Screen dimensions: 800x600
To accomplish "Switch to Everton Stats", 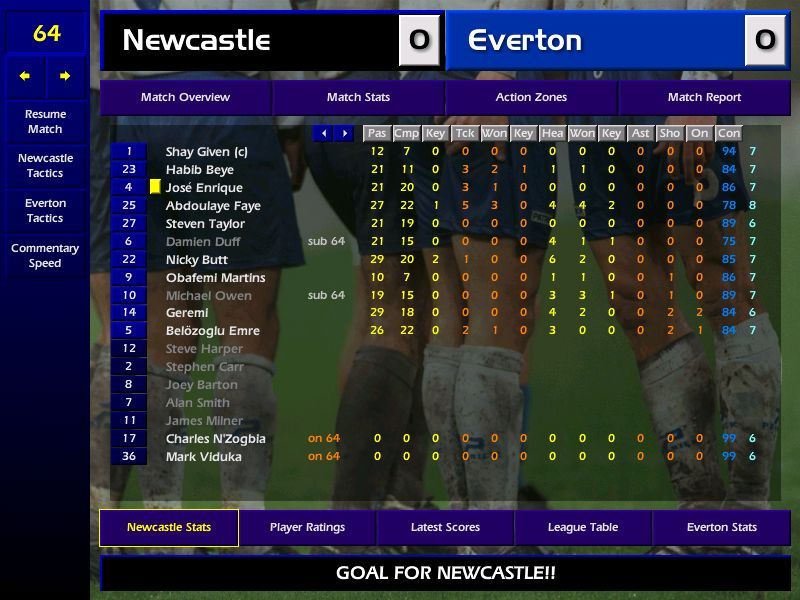I will [x=721, y=527].
